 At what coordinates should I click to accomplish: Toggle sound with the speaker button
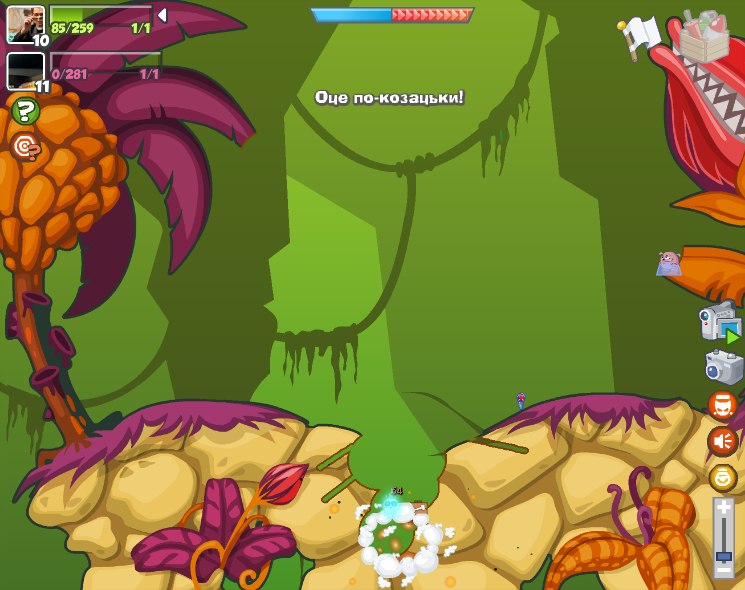(722, 441)
